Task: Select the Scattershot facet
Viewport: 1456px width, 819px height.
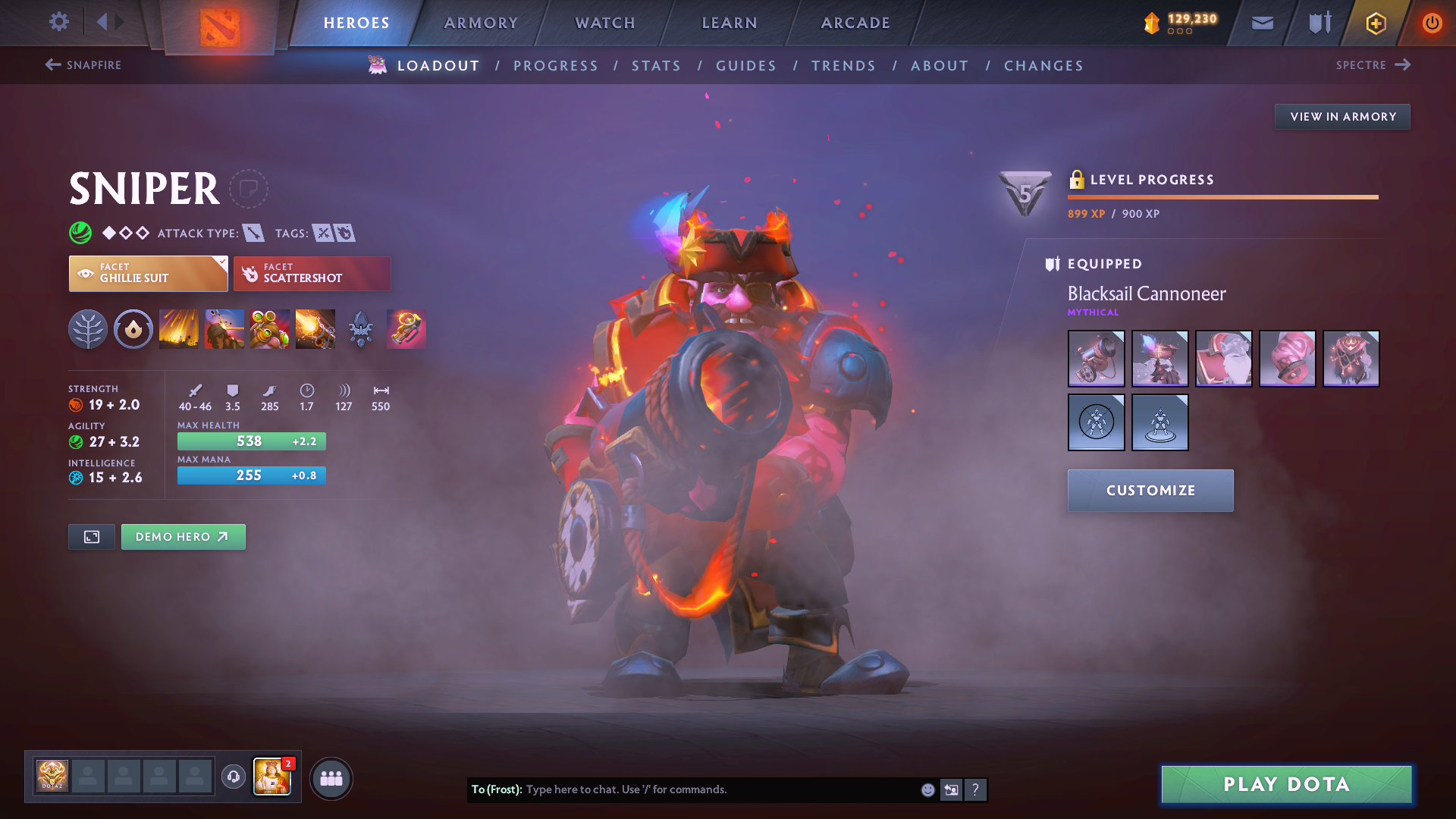Action: point(312,274)
